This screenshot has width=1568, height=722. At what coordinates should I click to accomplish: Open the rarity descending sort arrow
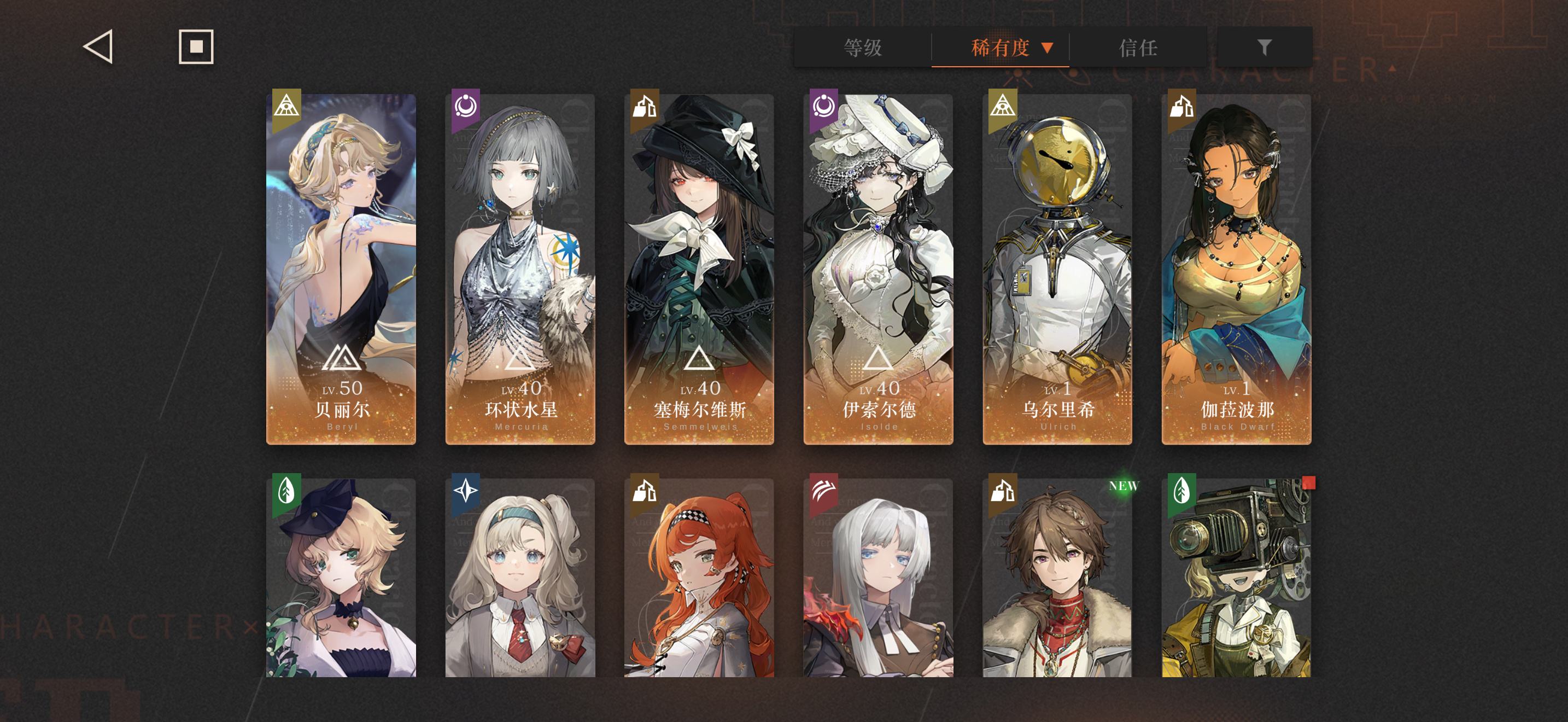click(x=1048, y=49)
